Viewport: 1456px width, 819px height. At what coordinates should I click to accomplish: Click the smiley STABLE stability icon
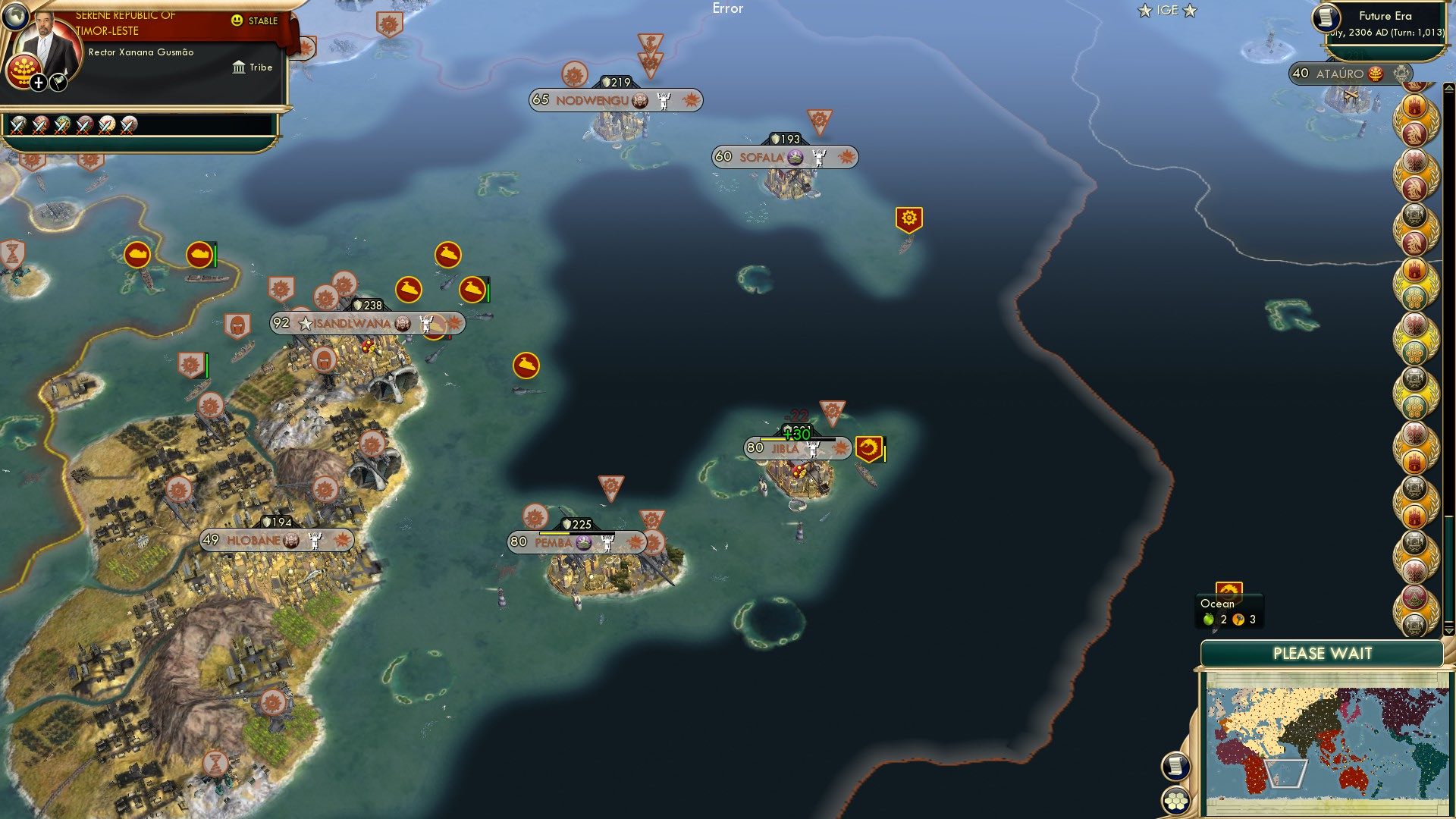237,20
